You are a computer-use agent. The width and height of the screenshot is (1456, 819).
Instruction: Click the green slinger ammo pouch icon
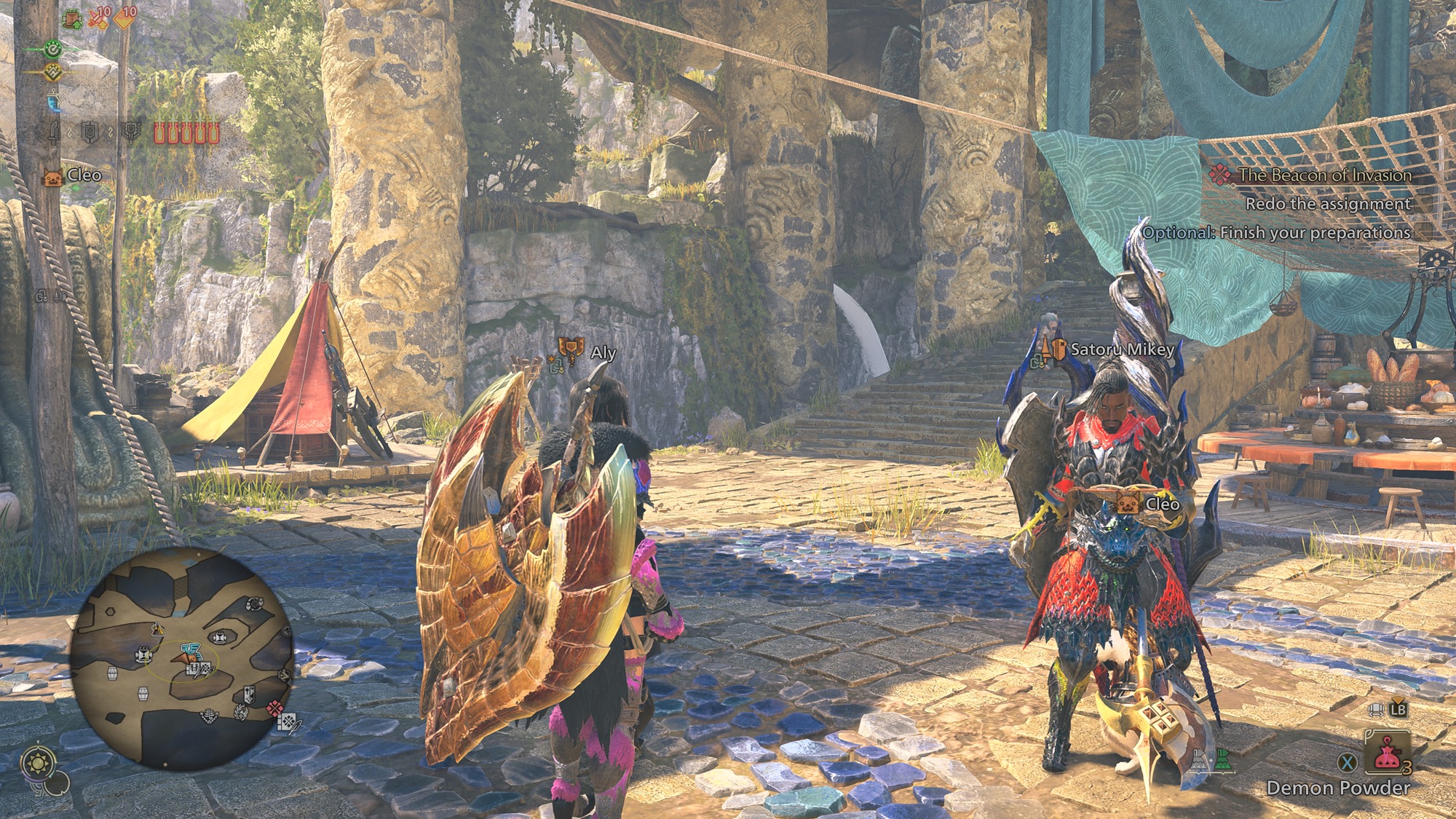[x=1222, y=759]
